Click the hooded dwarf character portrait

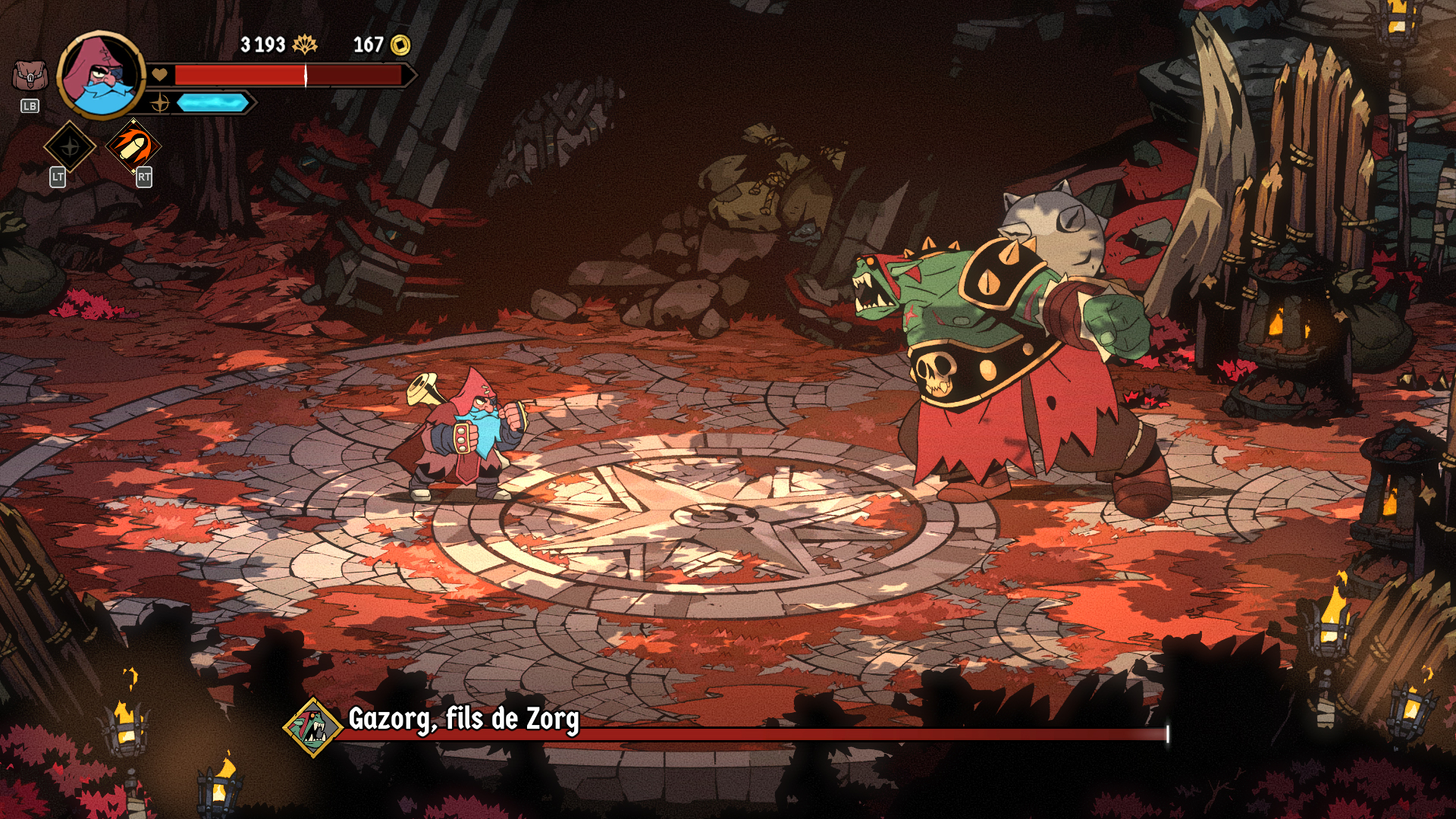(x=101, y=74)
